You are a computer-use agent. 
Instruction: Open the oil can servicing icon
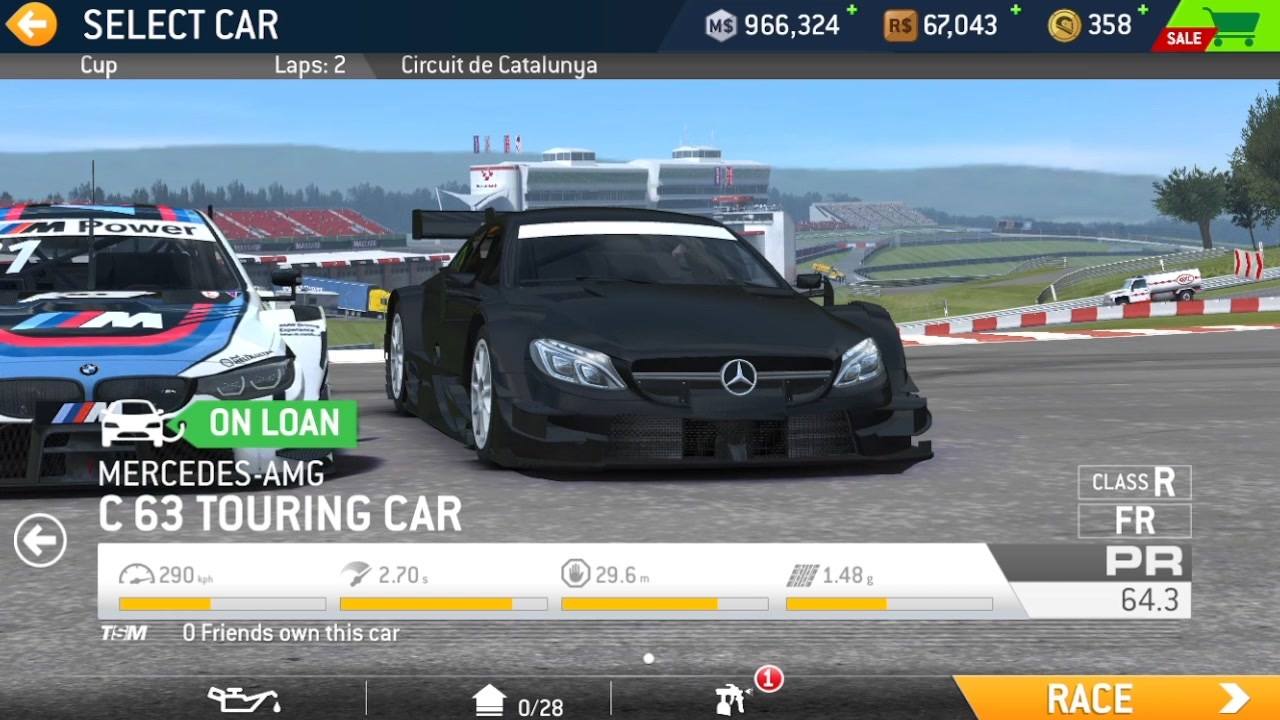pos(245,700)
